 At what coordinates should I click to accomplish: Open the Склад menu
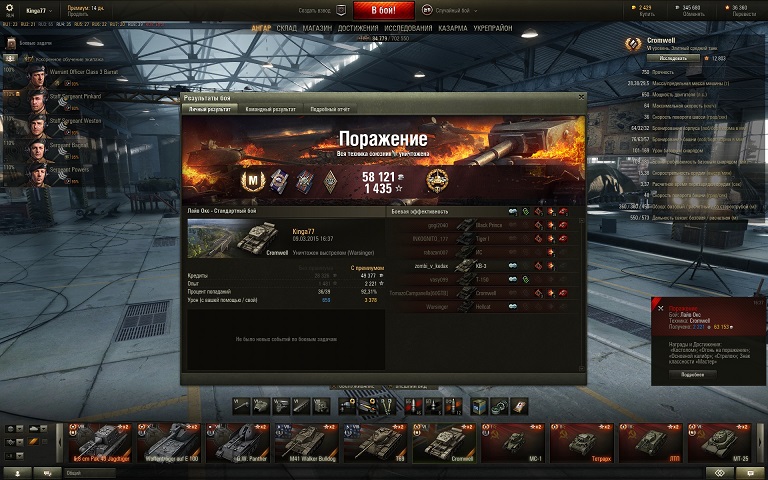click(287, 28)
